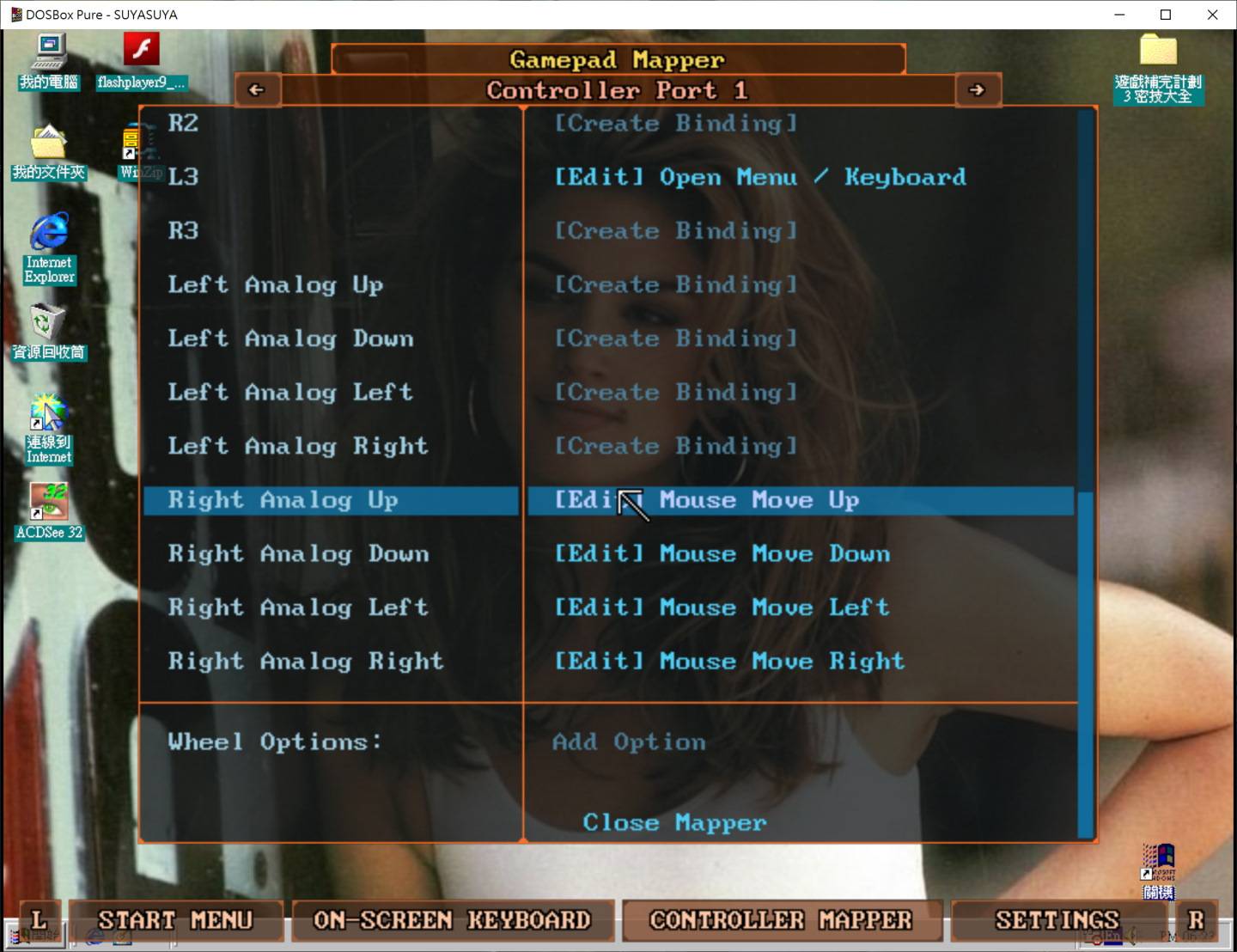The width and height of the screenshot is (1237, 952).
Task: Open 我的電腦 My Computer
Action: click(49, 53)
